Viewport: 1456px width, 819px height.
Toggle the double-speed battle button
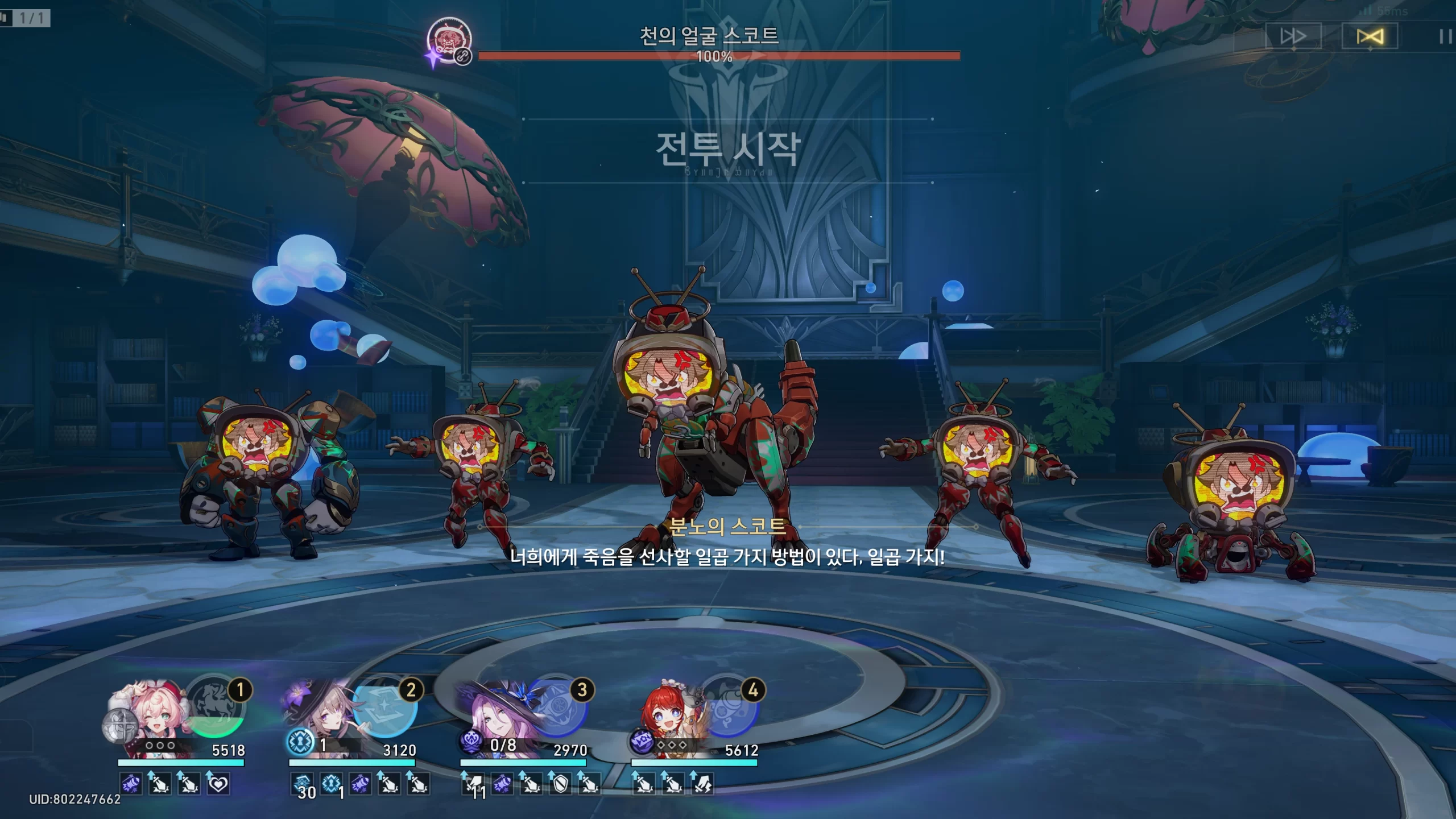coord(1293,37)
